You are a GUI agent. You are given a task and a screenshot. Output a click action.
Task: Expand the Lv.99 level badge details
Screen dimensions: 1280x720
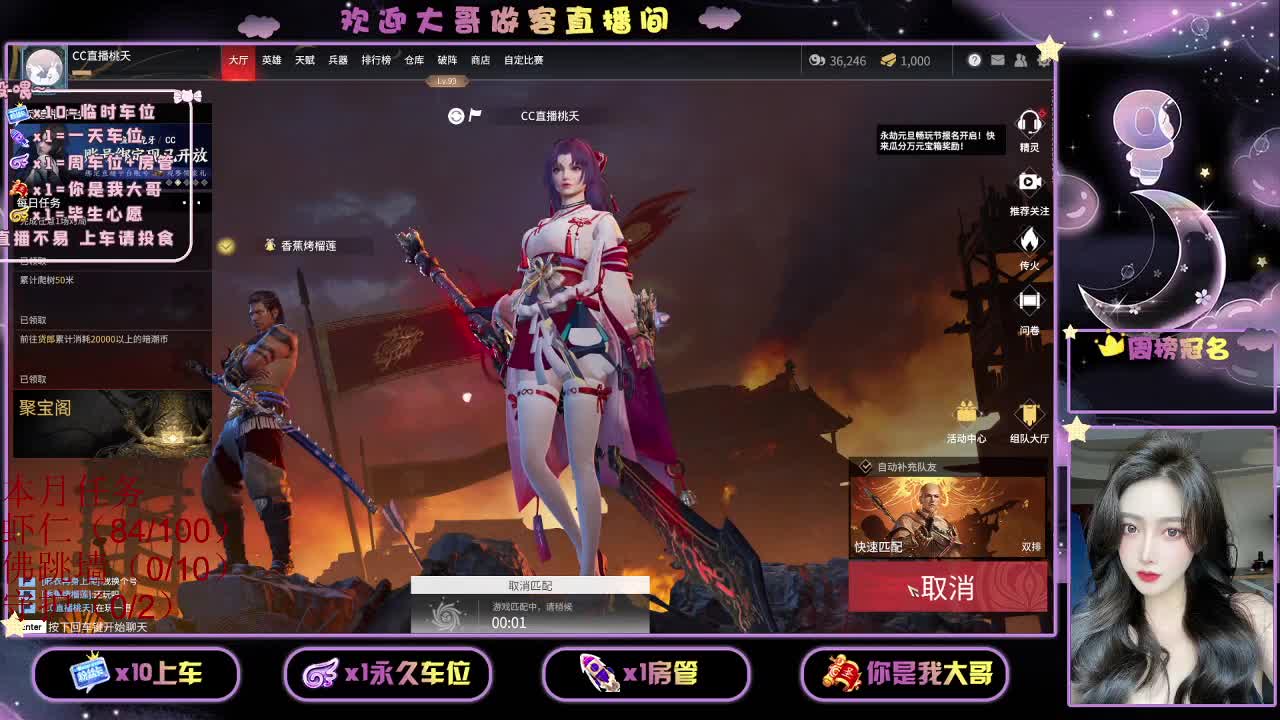pyautogui.click(x=447, y=79)
